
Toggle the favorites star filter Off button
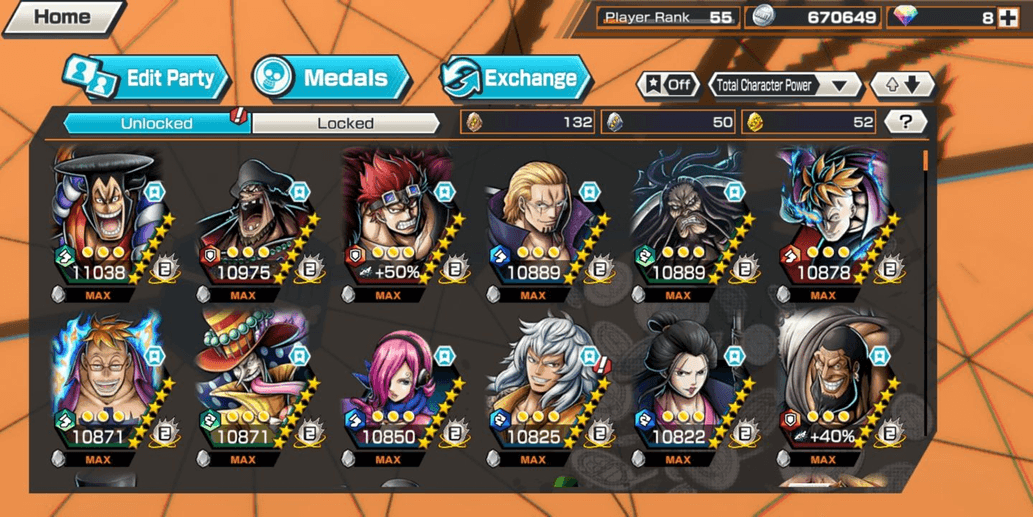pyautogui.click(x=669, y=85)
